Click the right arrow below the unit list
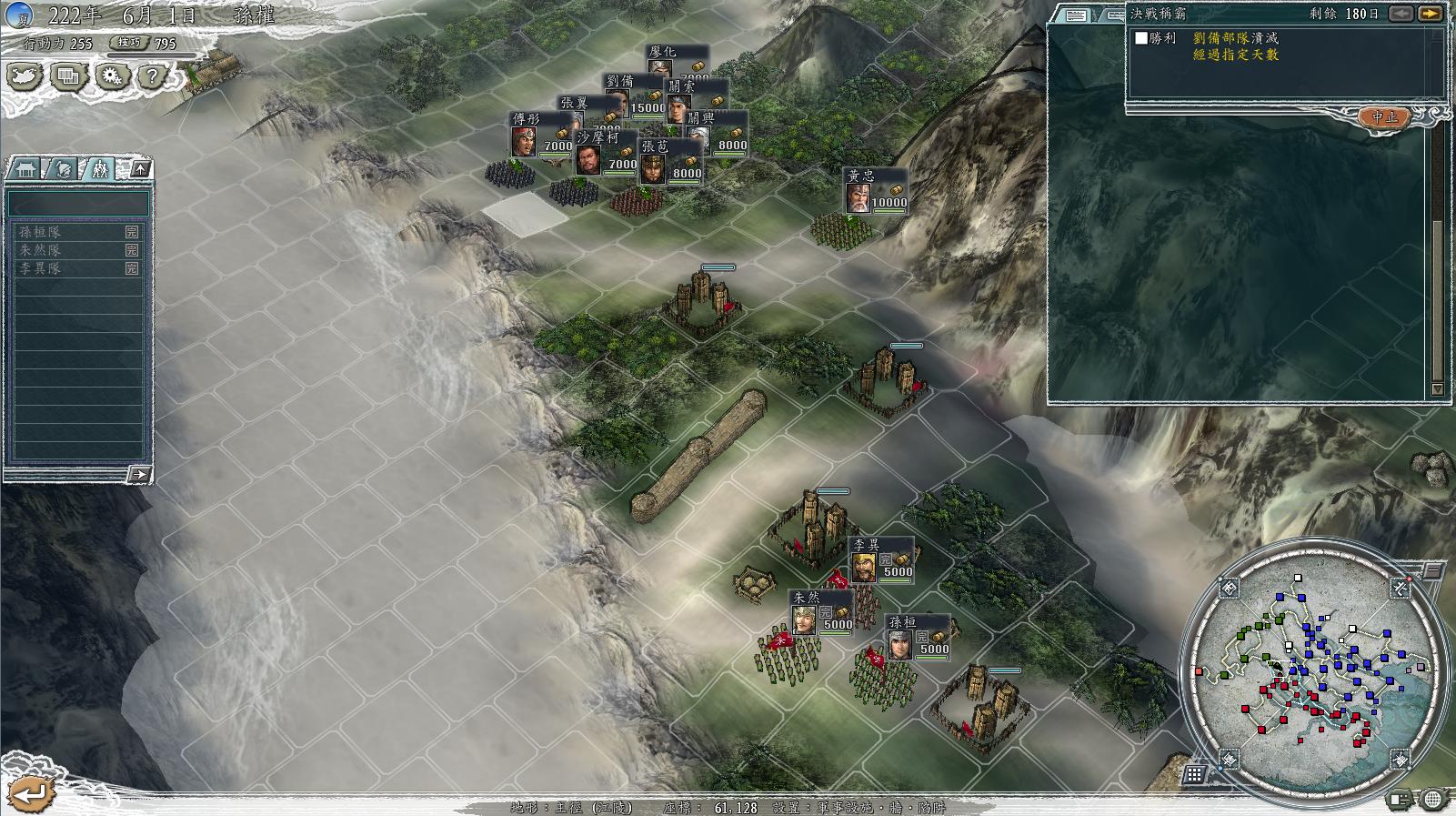This screenshot has width=1456, height=816. [x=138, y=474]
